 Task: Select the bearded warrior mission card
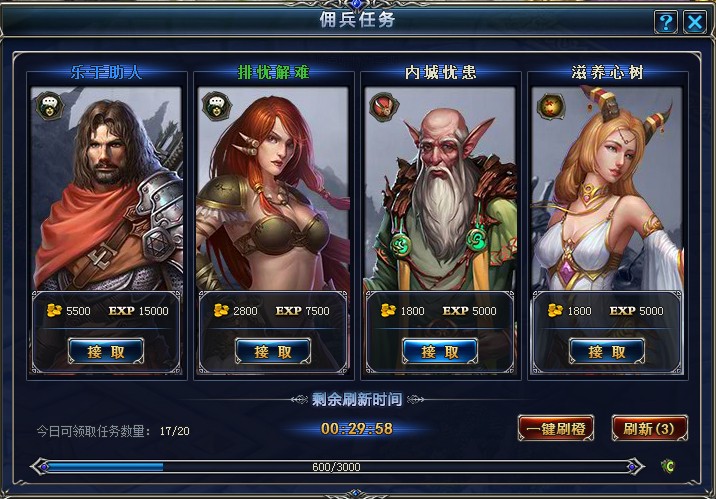(x=106, y=190)
